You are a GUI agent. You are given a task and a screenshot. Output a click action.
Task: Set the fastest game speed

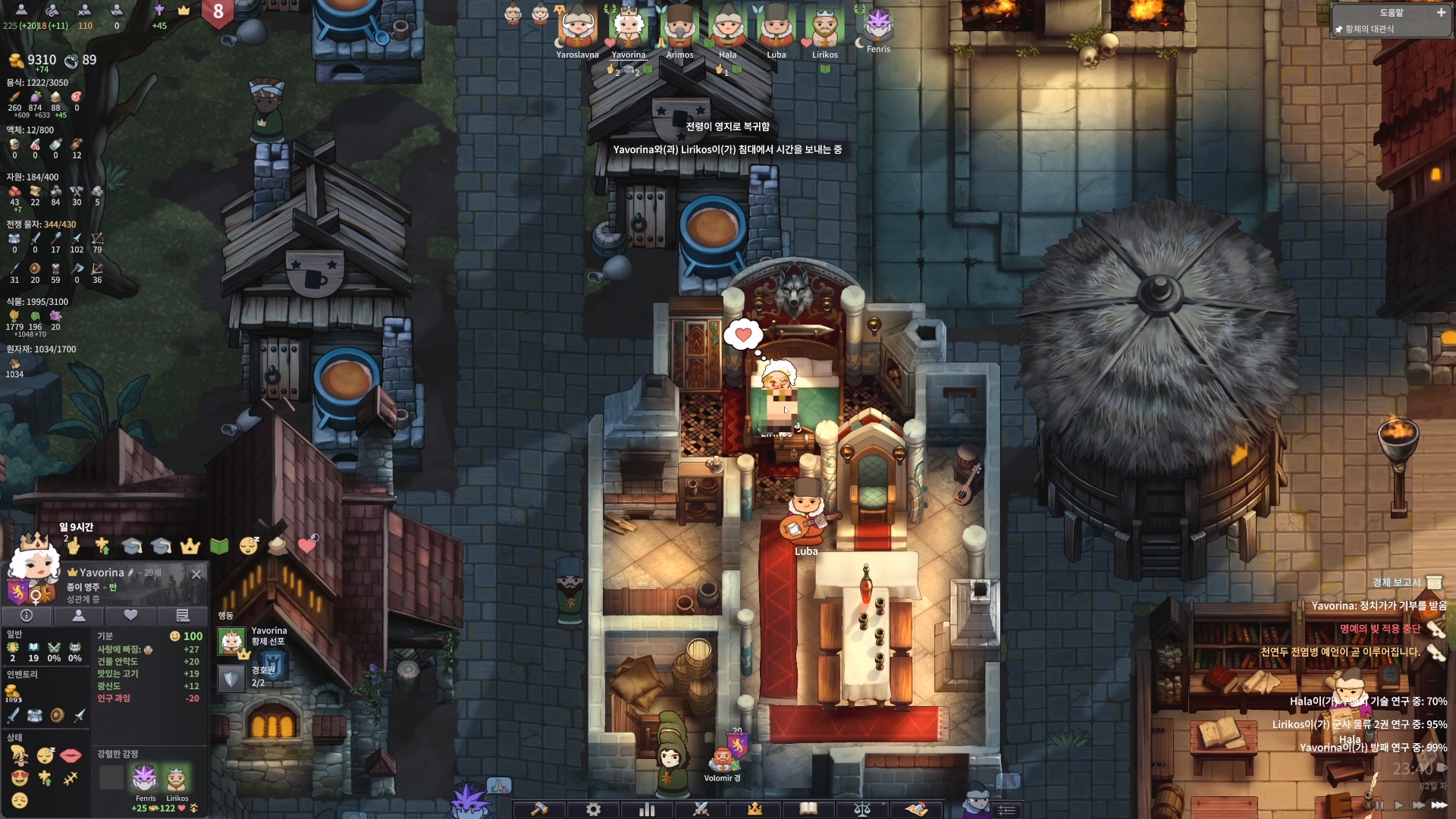tap(1439, 805)
